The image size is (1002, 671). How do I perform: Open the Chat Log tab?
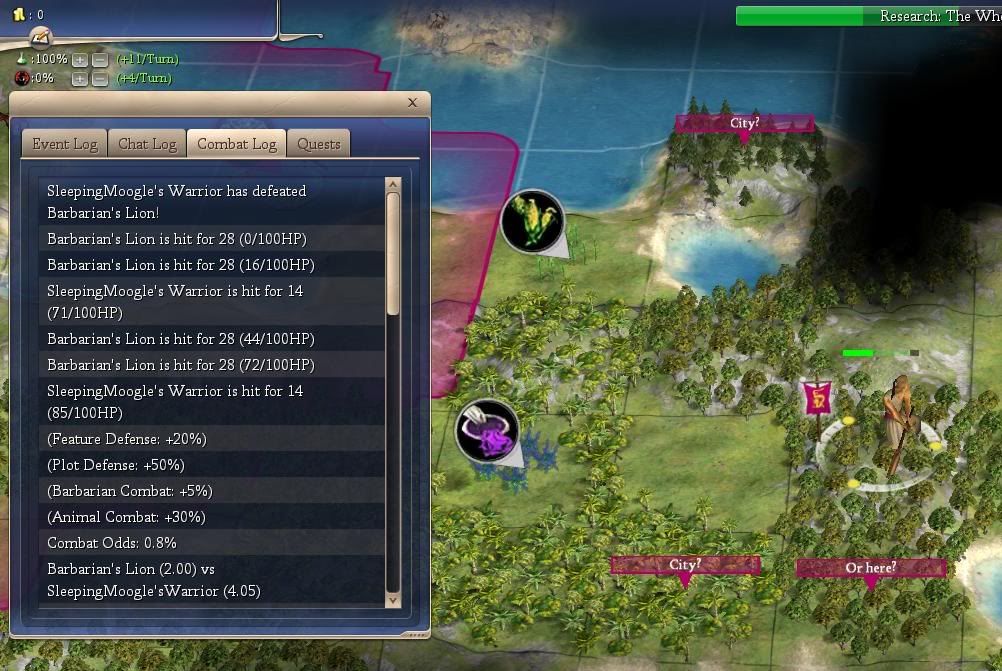[x=147, y=144]
